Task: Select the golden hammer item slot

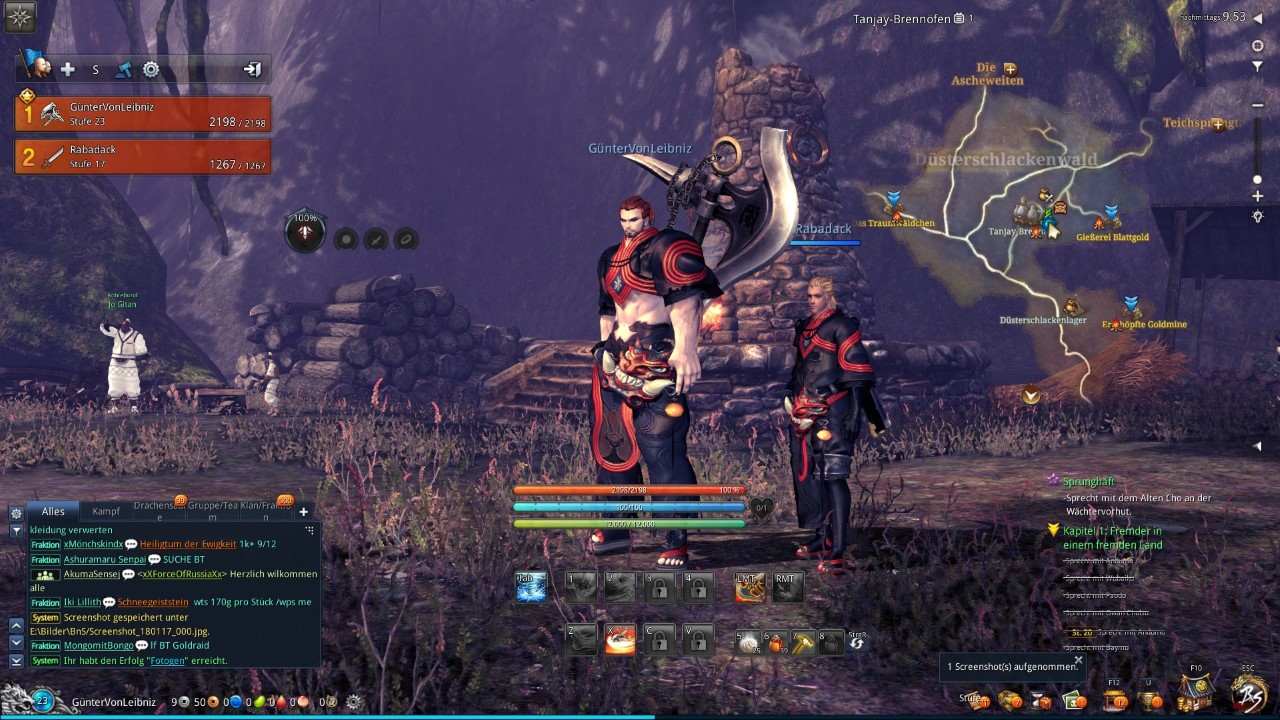Action: (803, 642)
